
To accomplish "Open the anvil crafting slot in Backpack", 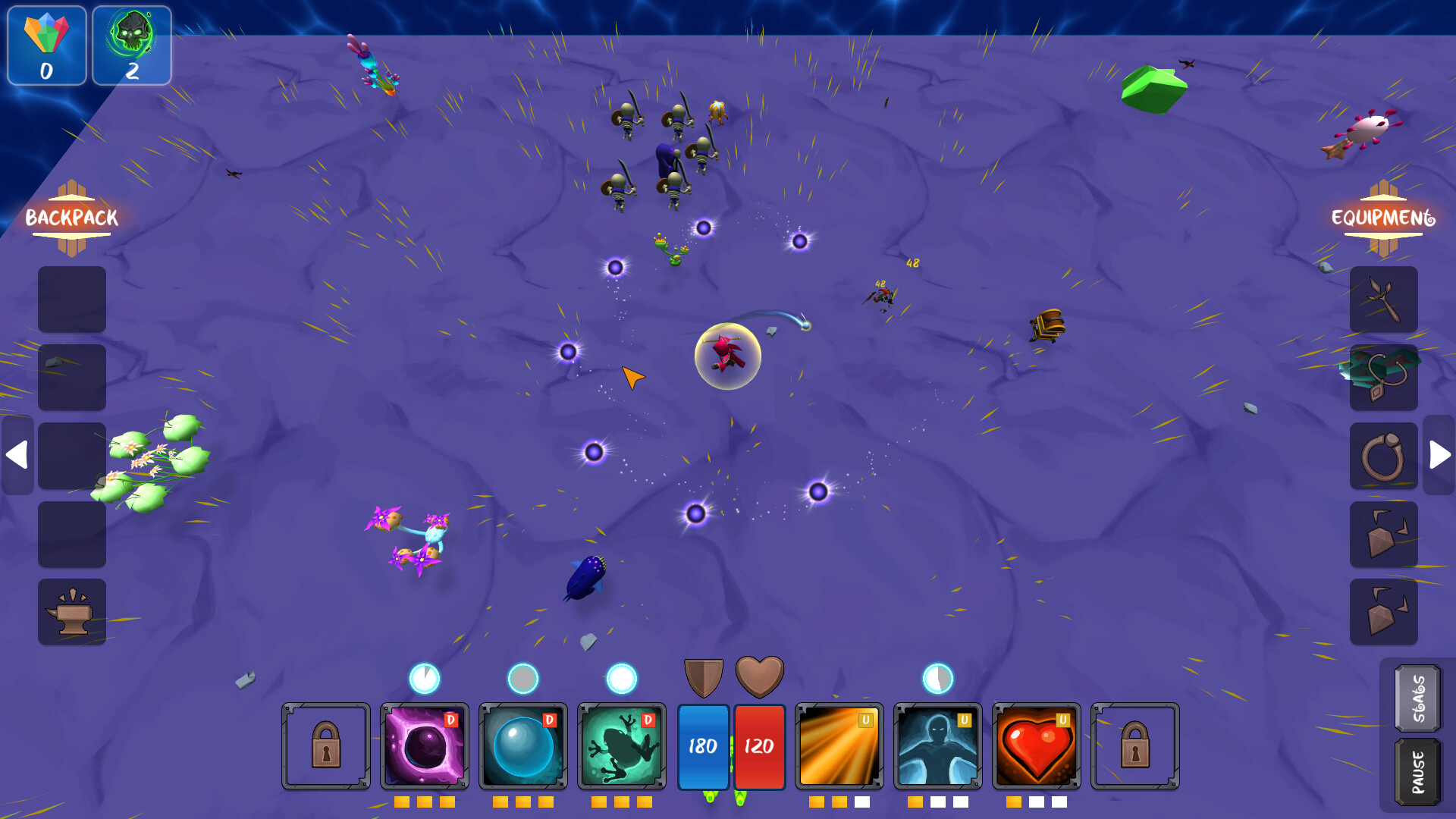I will (72, 611).
